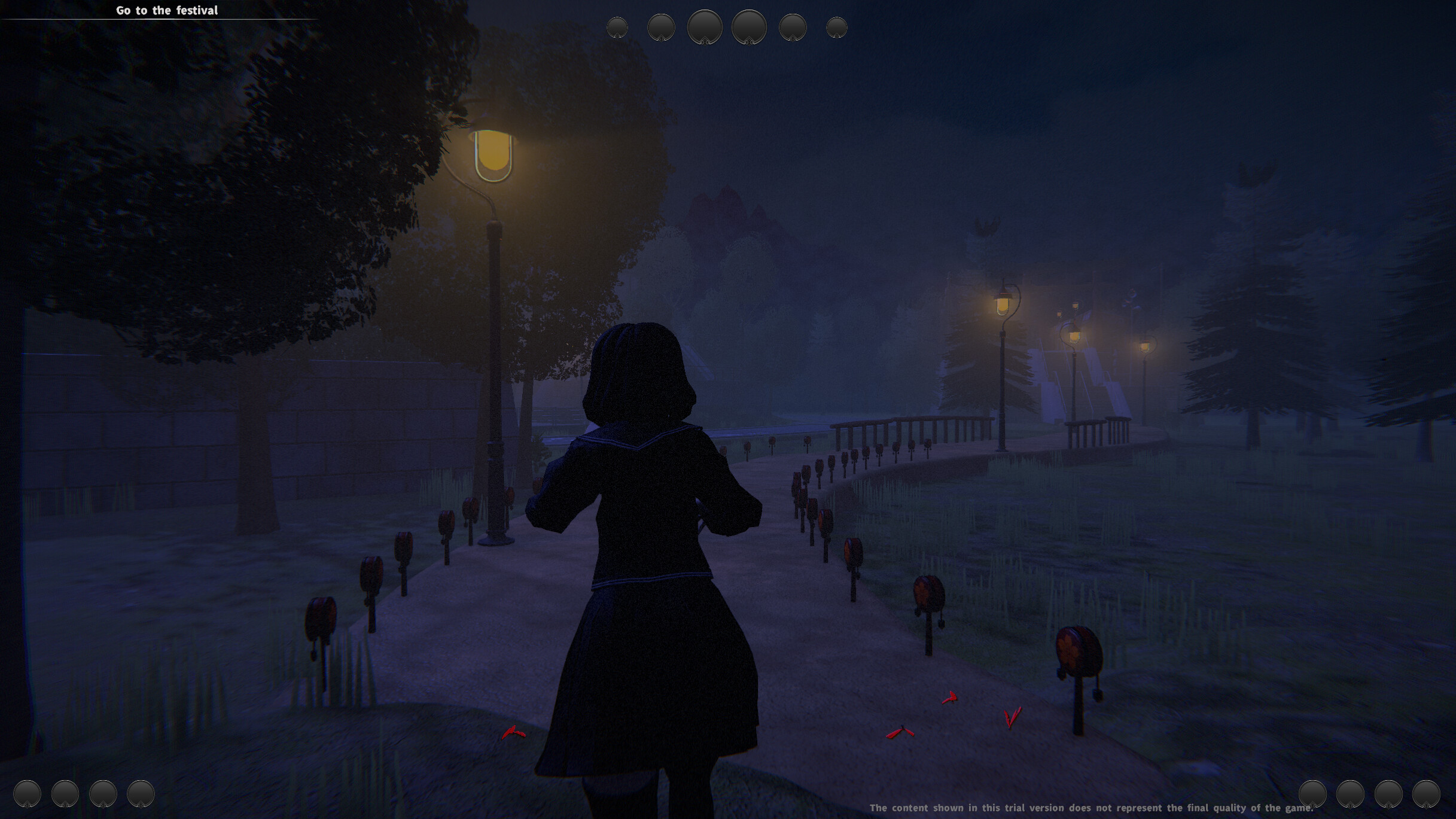
Task: Click the second orb slot in the top HUD
Action: (x=660, y=27)
